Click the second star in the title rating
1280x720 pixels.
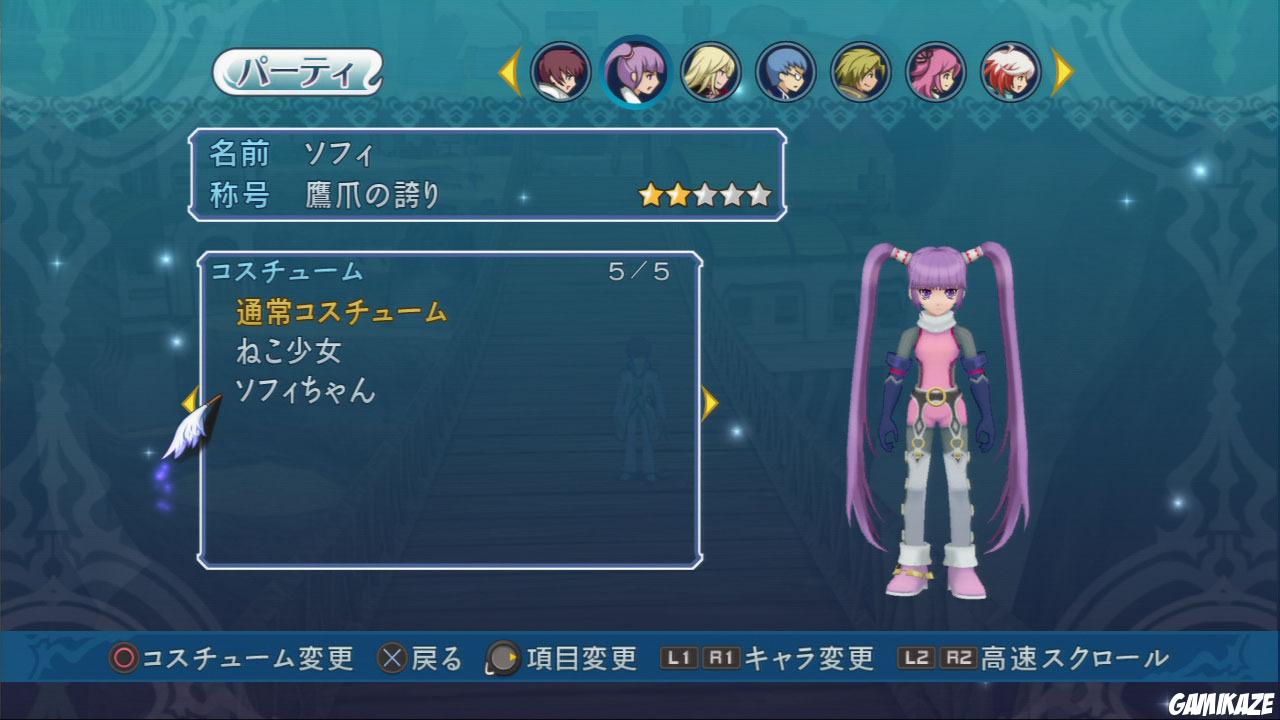[680, 192]
